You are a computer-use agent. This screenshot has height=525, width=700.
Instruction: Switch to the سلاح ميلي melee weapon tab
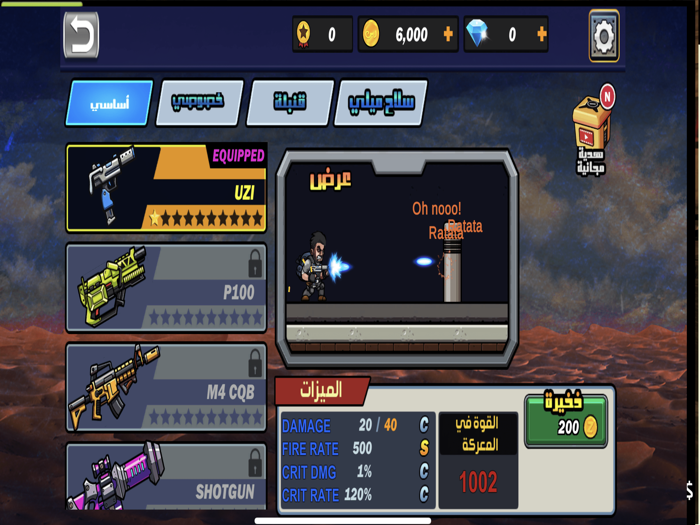click(x=382, y=103)
